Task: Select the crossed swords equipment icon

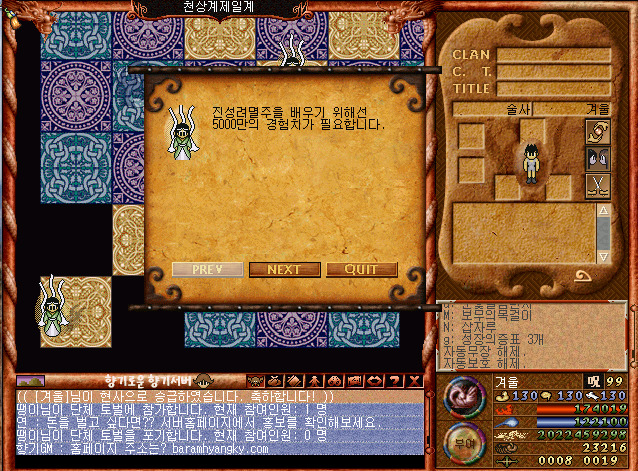Action: point(598,185)
